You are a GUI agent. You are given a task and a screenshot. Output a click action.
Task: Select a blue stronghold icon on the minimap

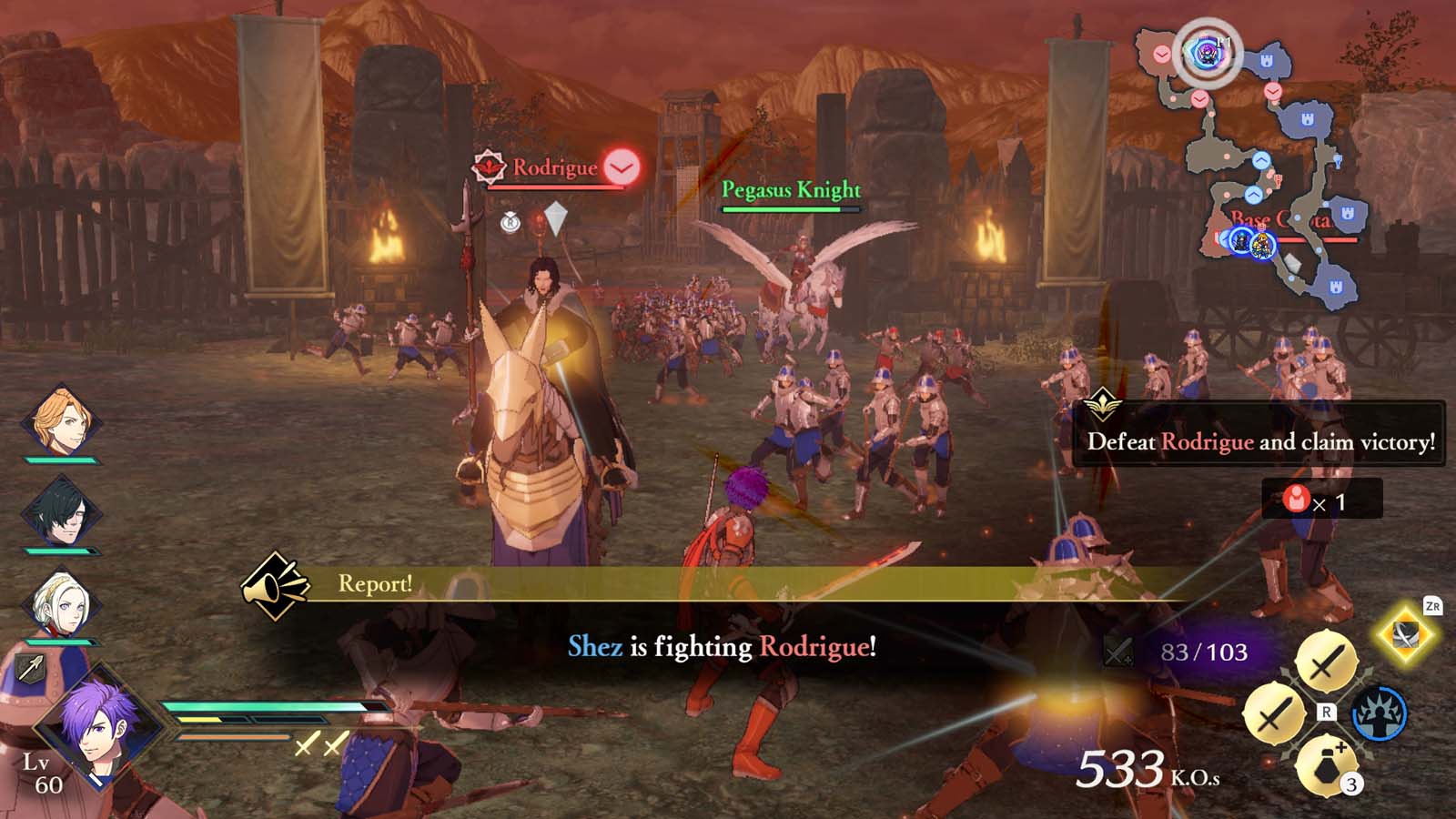[1268, 60]
